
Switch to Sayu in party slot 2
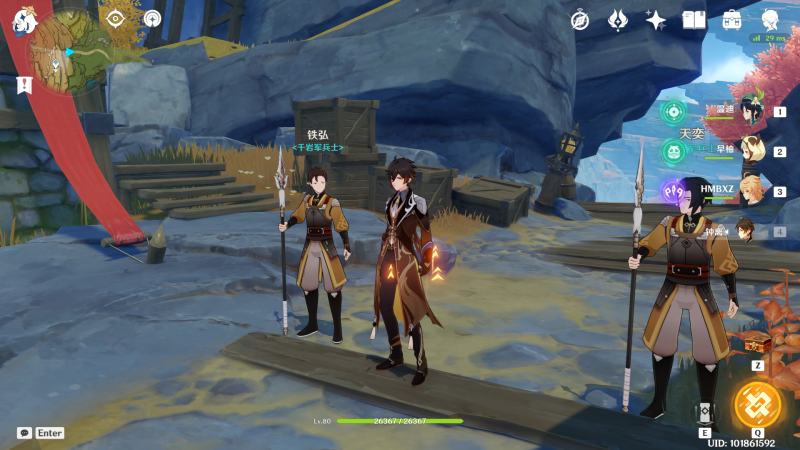[x=752, y=152]
